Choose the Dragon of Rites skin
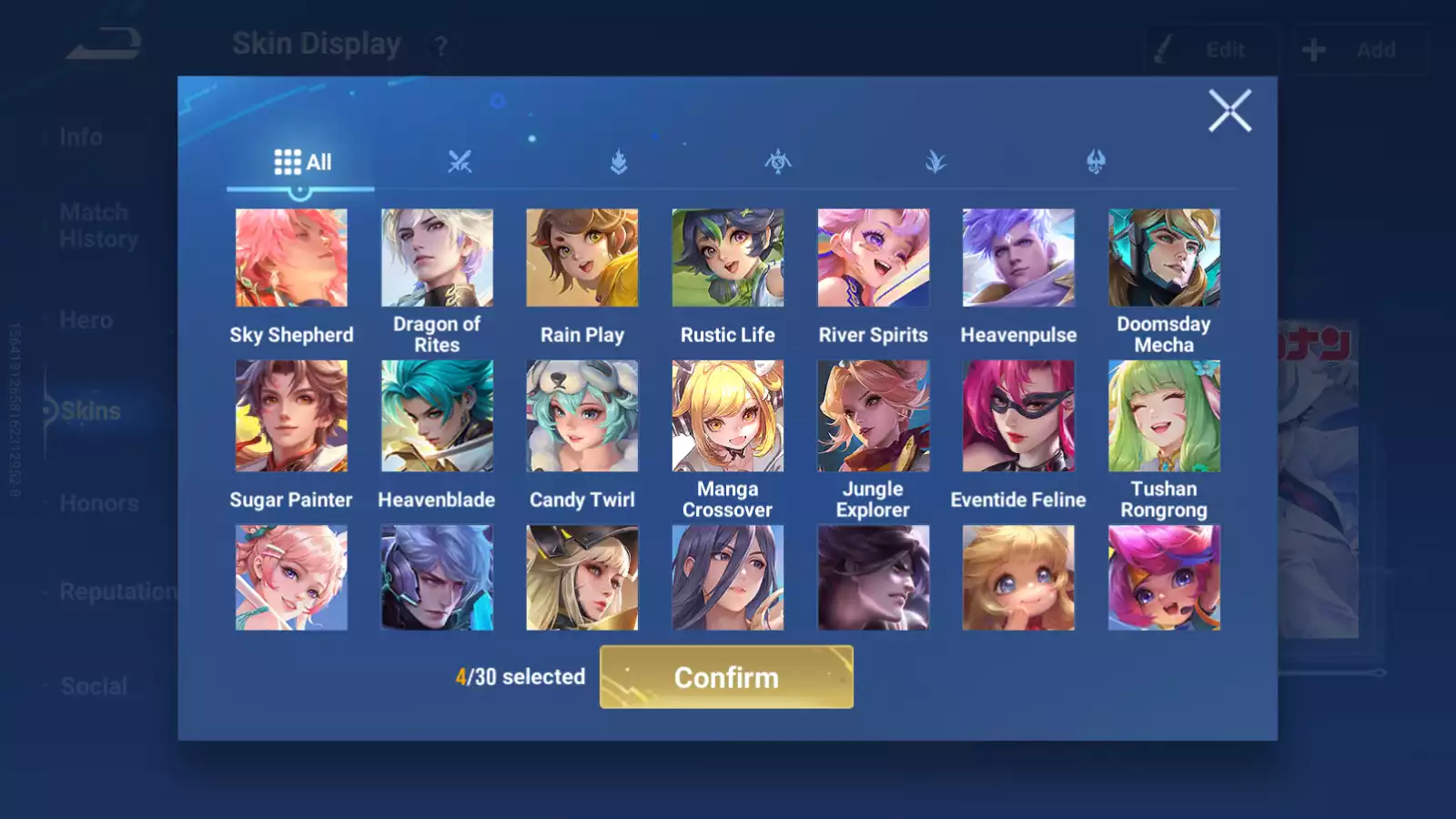Screen dimensions: 1456x819 437,258
